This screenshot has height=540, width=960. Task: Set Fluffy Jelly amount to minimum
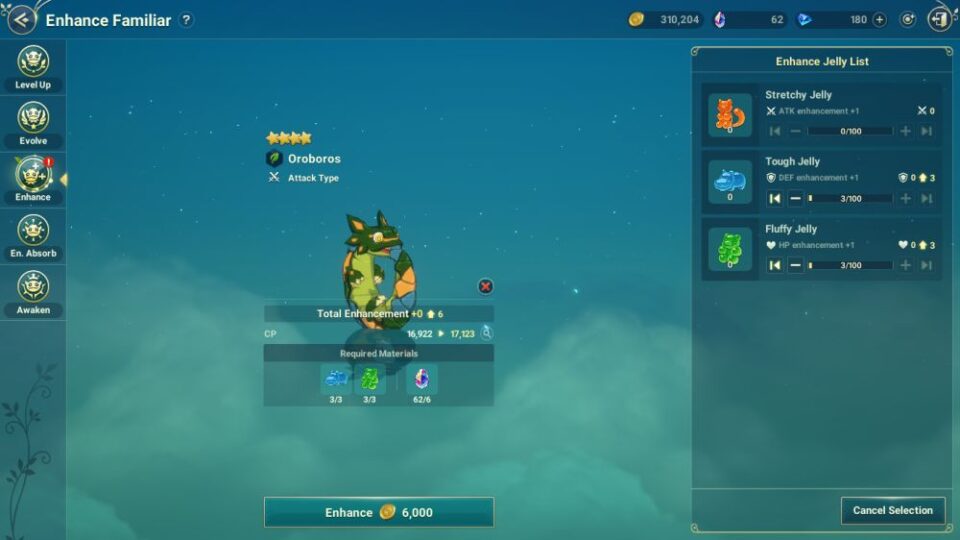coord(775,265)
